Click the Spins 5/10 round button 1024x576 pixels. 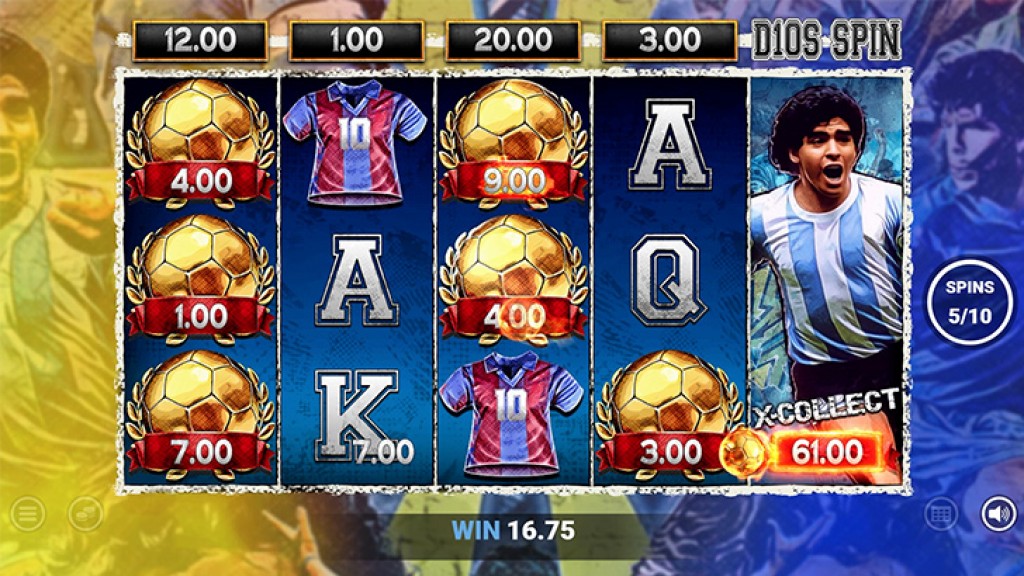coord(970,298)
